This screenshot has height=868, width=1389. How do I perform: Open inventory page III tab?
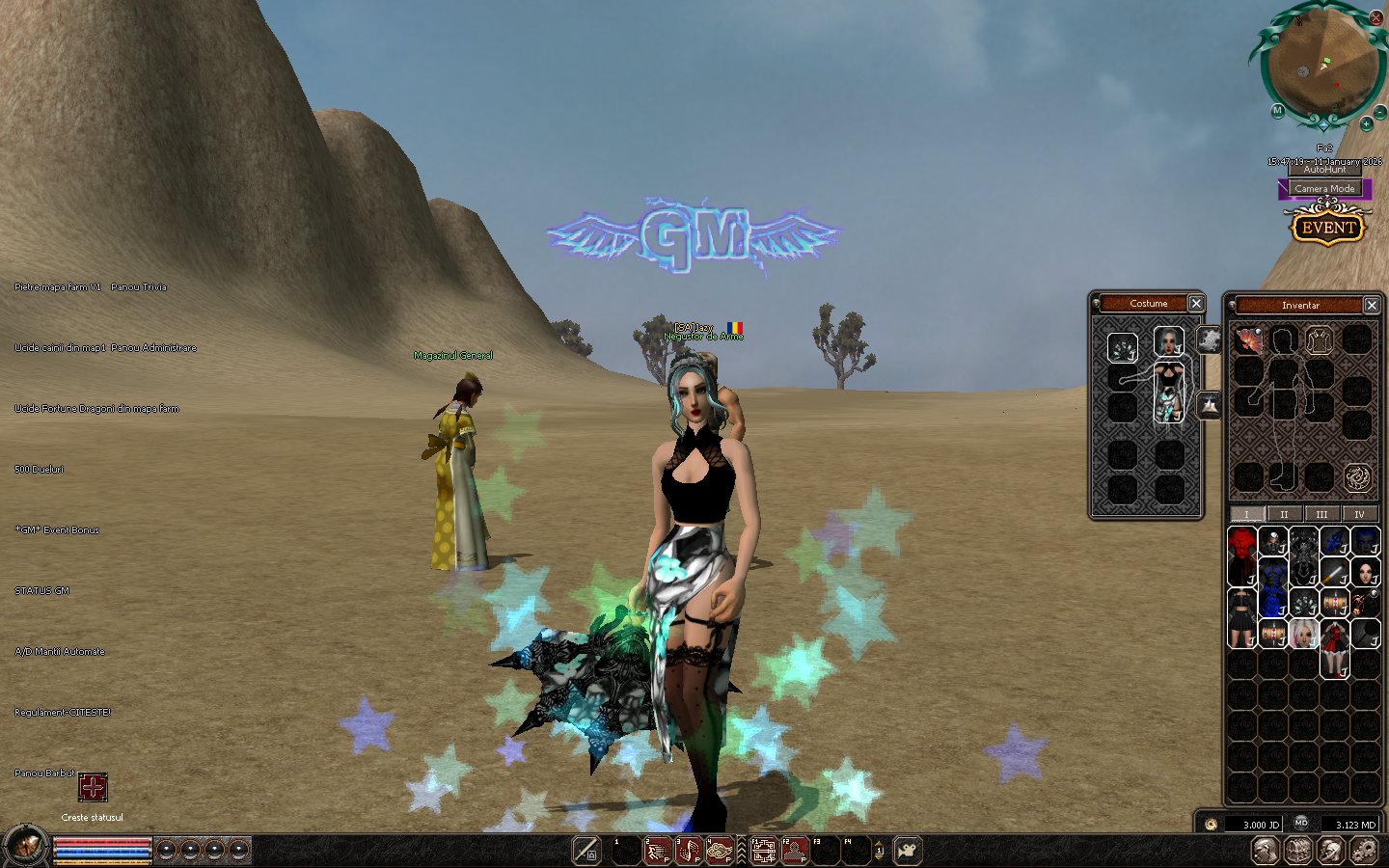1321,514
